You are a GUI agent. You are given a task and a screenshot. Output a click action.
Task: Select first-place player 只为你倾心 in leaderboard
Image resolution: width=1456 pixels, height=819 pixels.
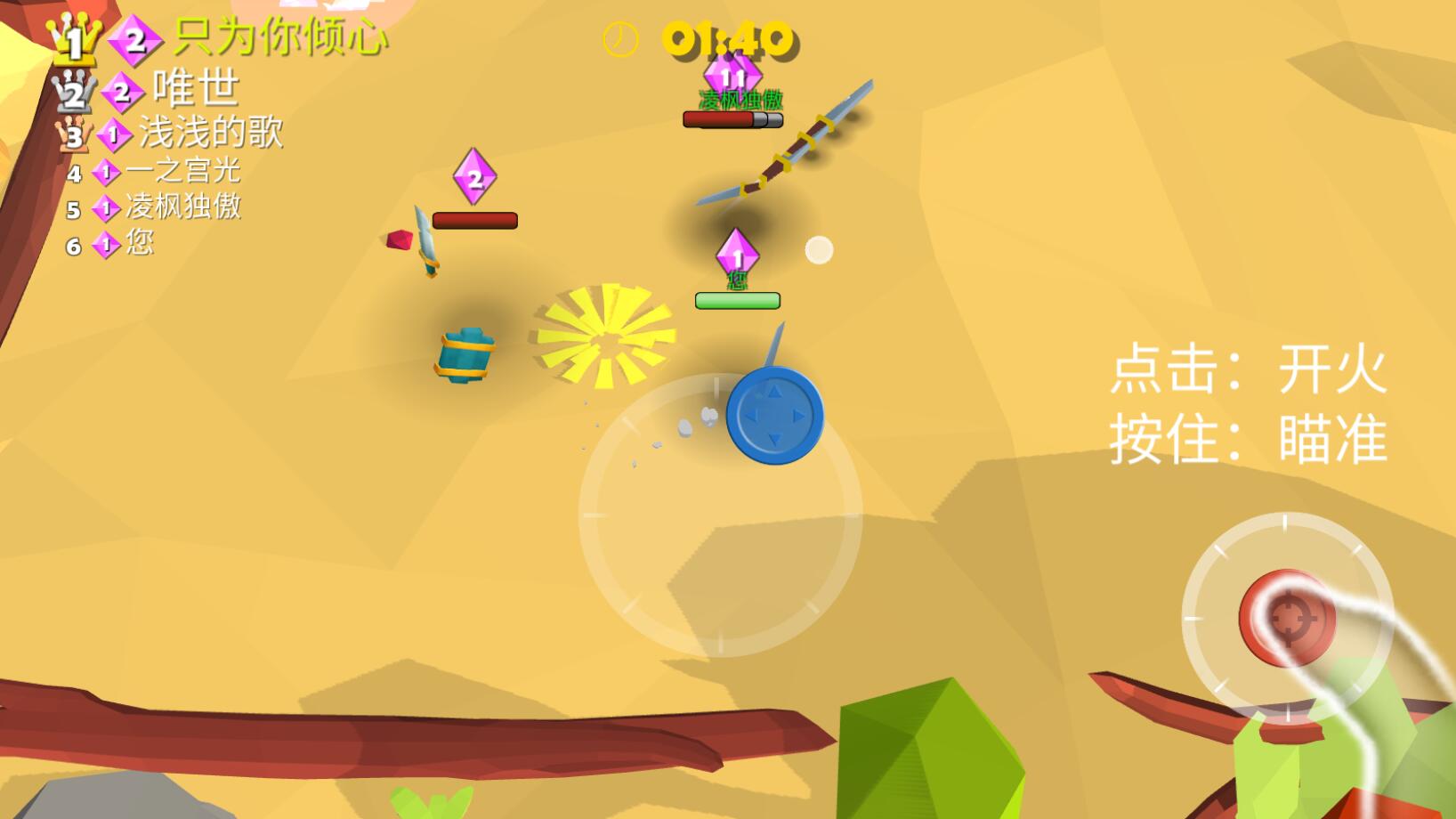(x=279, y=38)
